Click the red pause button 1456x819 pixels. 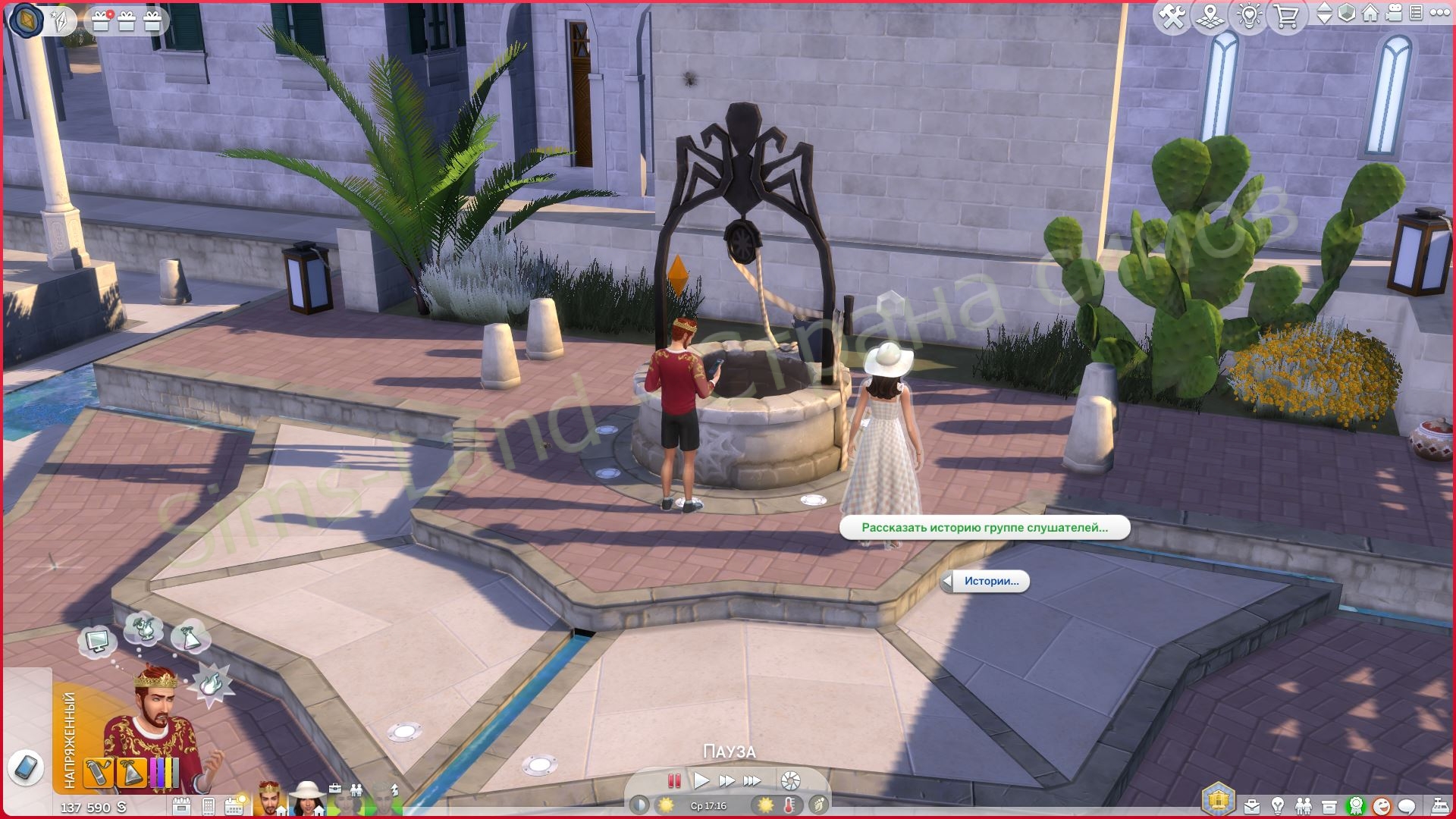tap(673, 780)
